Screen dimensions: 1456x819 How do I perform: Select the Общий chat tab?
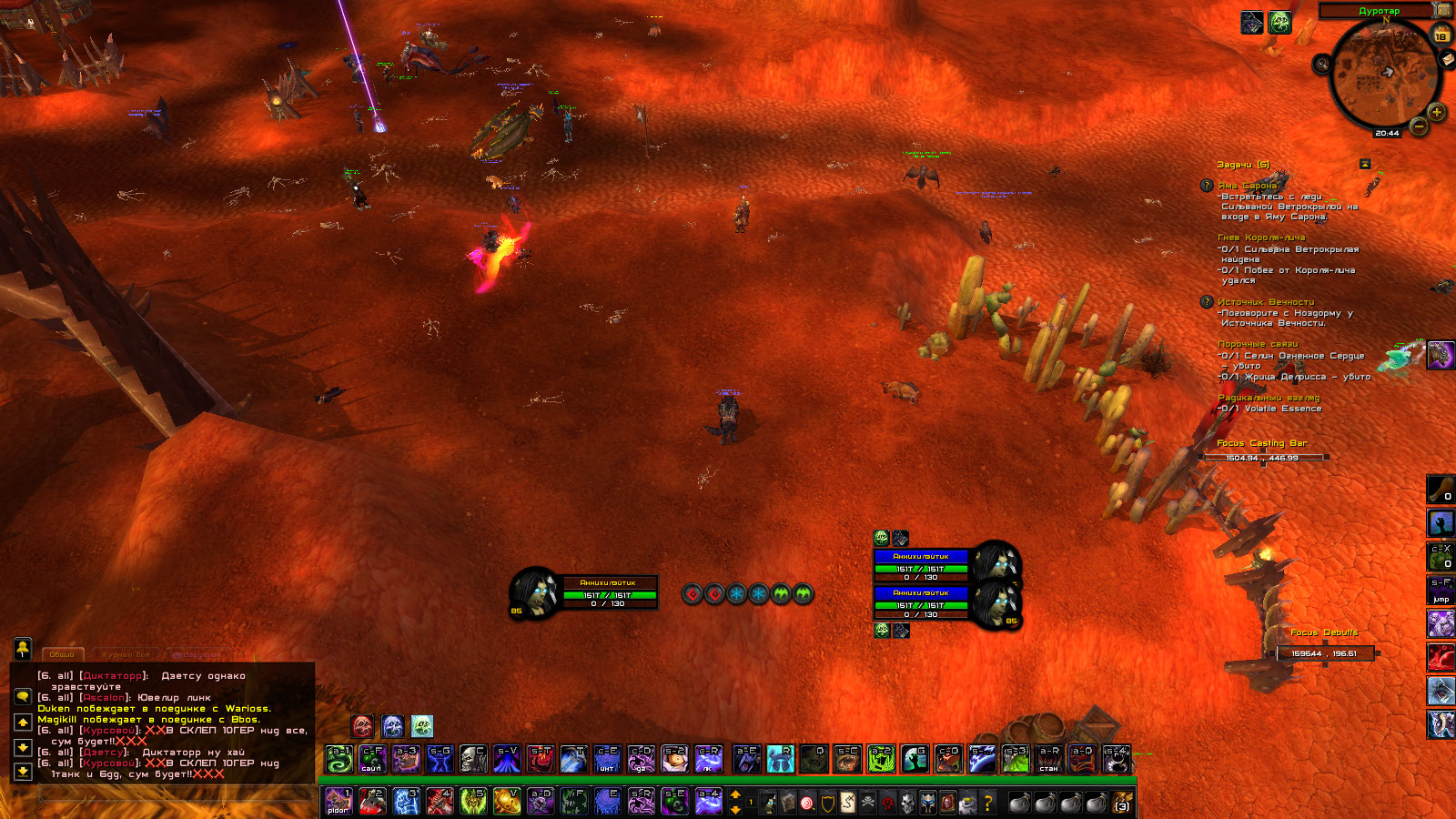tap(62, 654)
